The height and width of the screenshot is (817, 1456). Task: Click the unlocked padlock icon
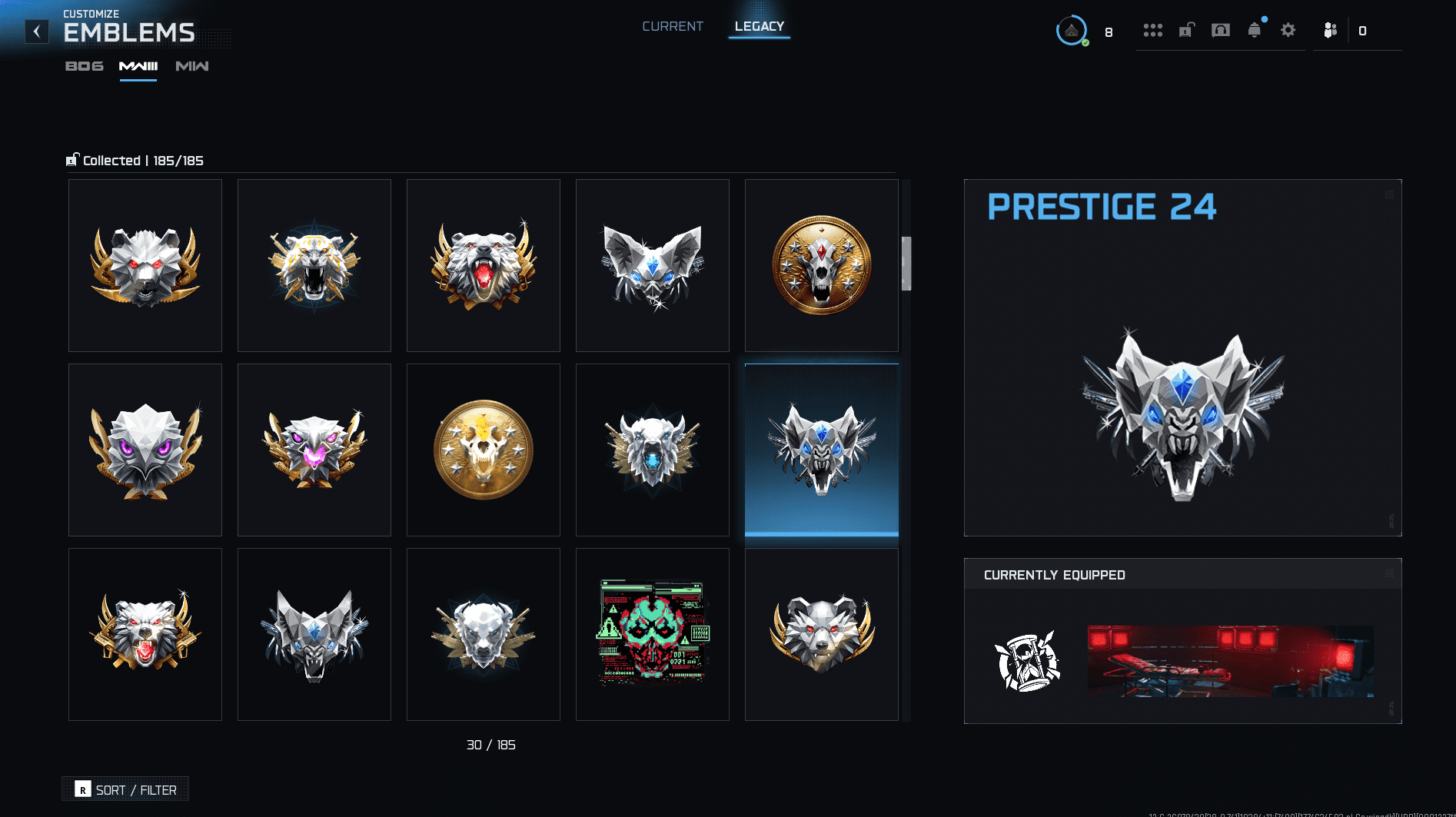tap(1186, 31)
